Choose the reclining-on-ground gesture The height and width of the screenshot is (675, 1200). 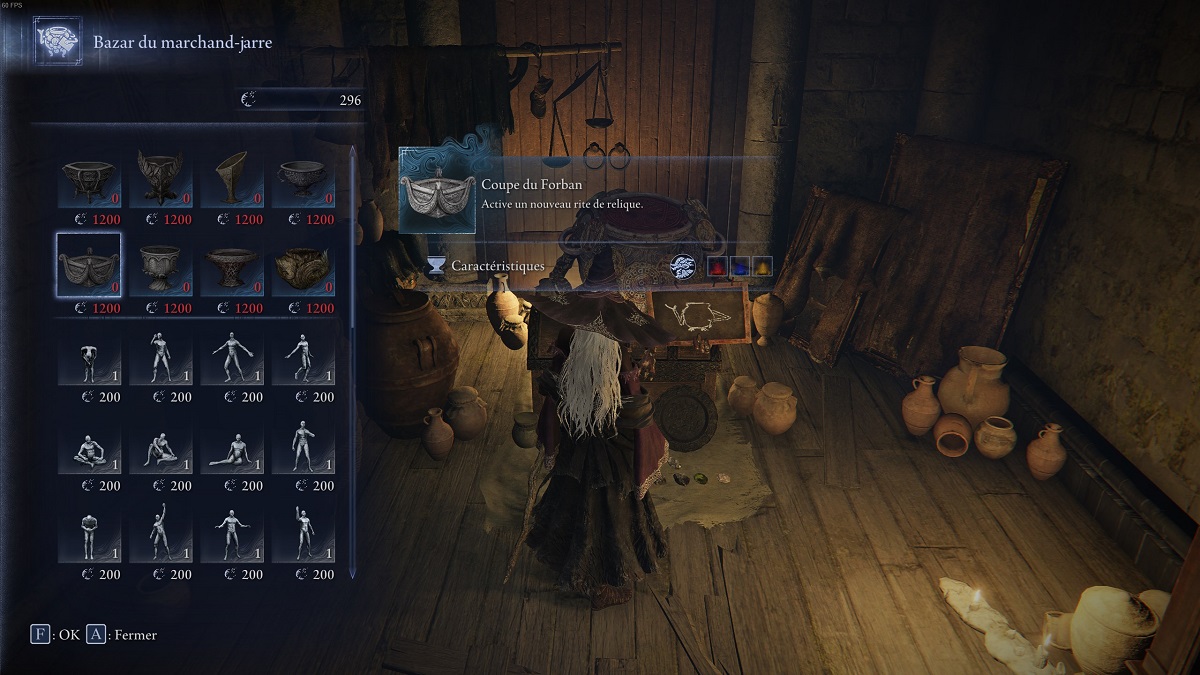[x=232, y=446]
